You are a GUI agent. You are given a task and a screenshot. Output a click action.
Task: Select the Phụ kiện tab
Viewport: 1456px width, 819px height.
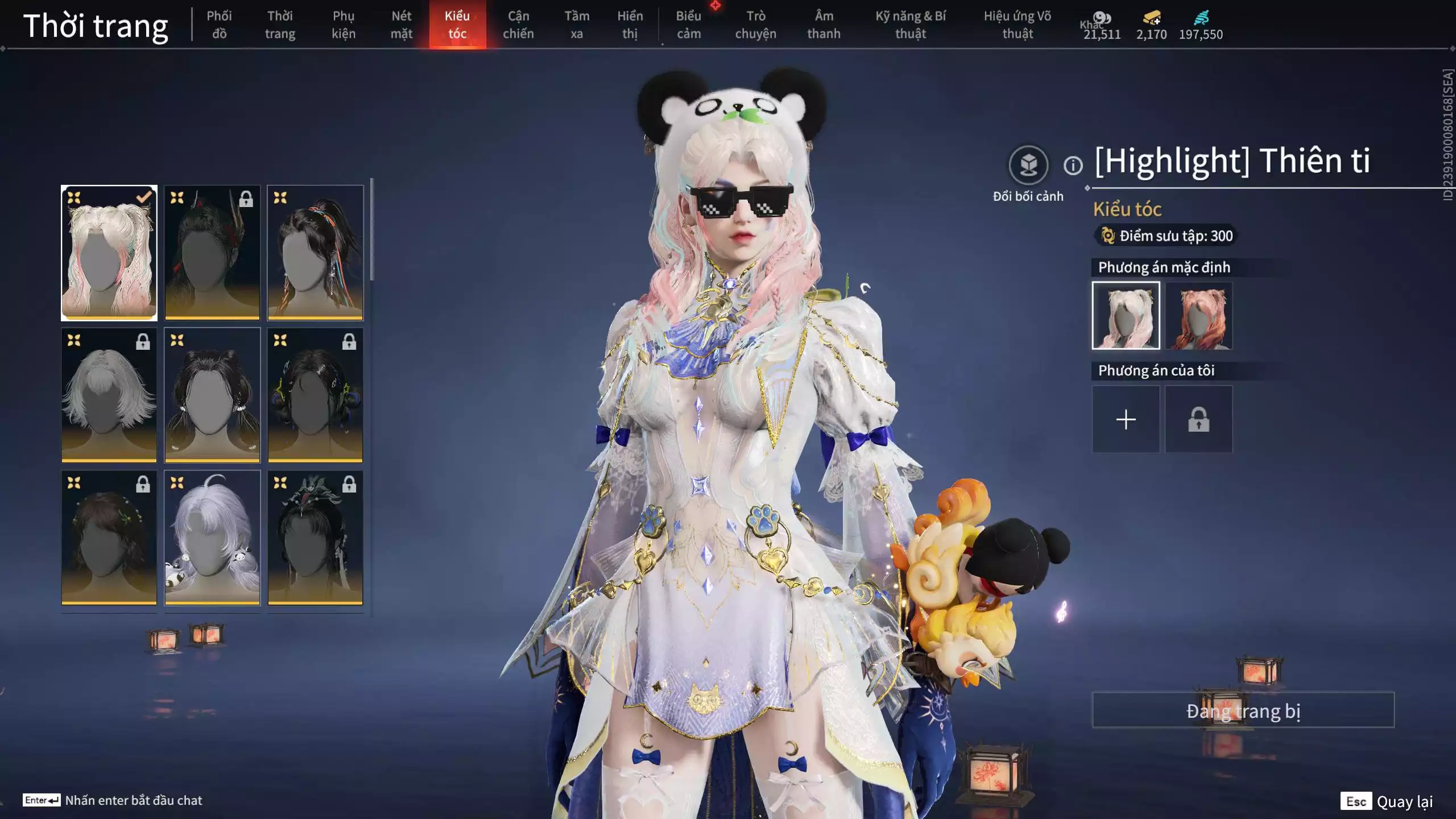point(344,24)
